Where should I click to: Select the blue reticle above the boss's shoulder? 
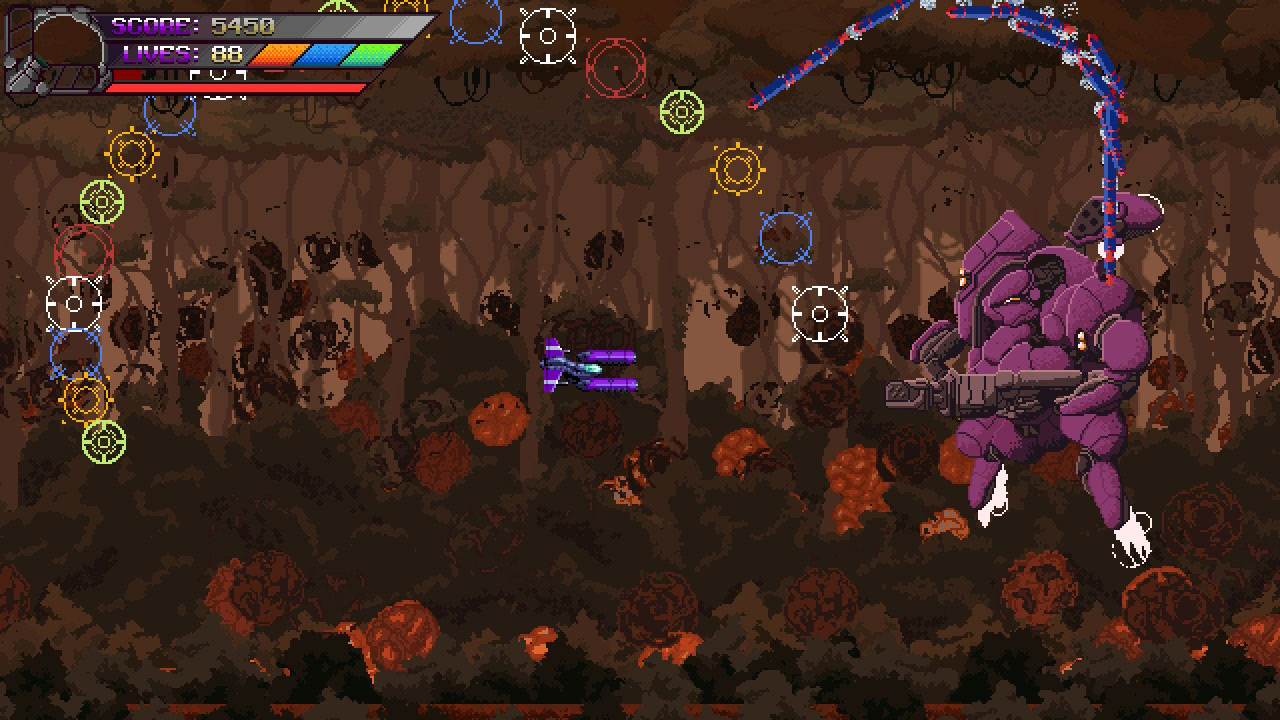(x=785, y=238)
